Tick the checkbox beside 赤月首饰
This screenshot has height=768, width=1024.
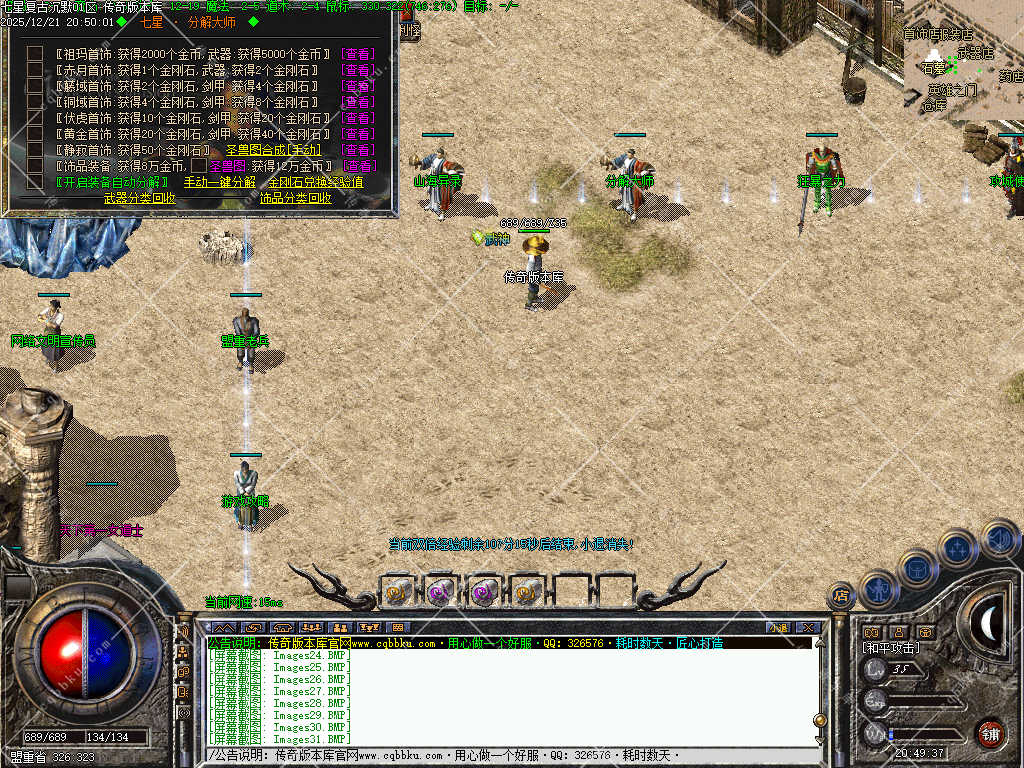[x=35, y=70]
